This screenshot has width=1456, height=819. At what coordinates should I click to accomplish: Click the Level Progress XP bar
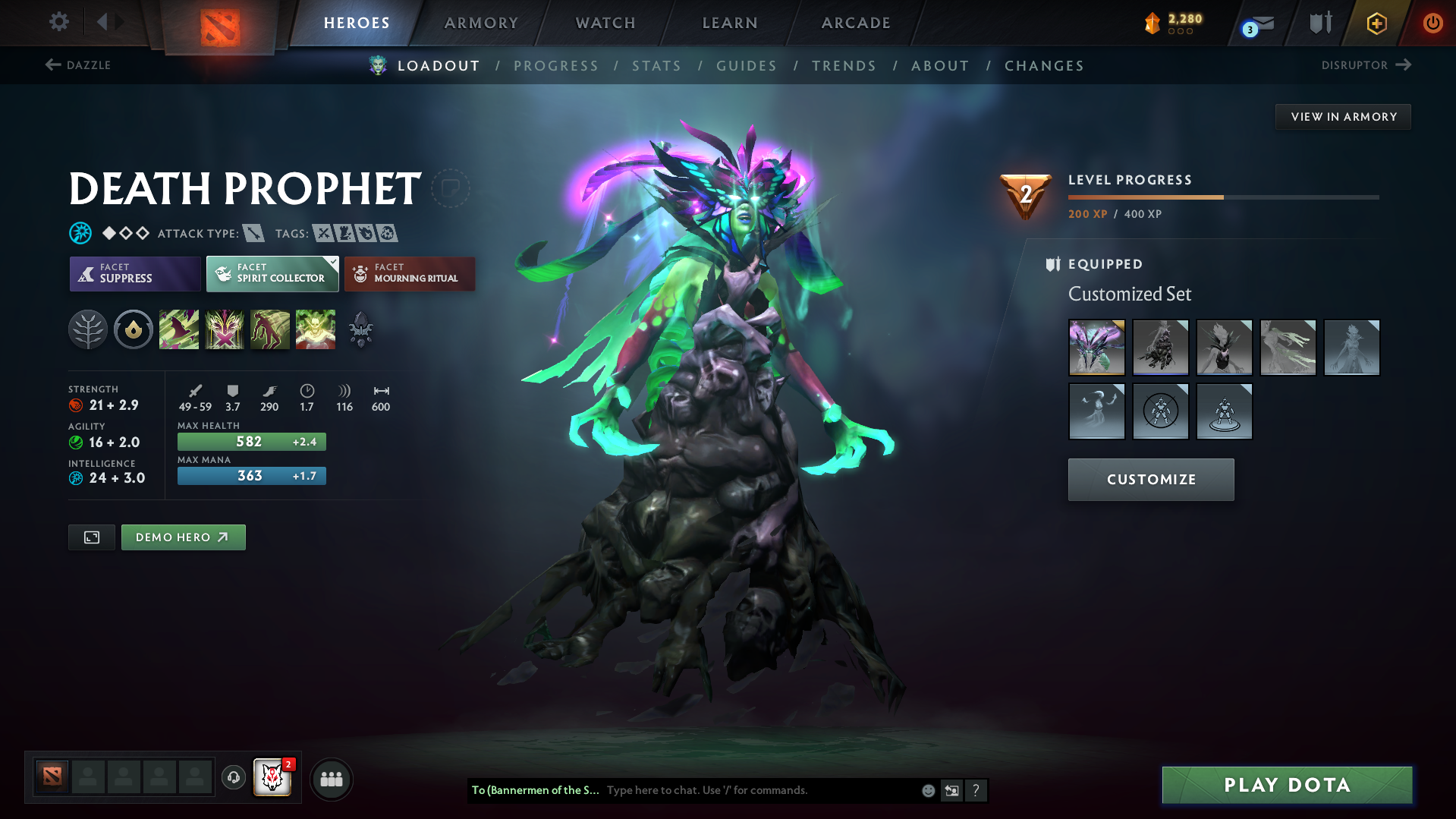point(1222,197)
